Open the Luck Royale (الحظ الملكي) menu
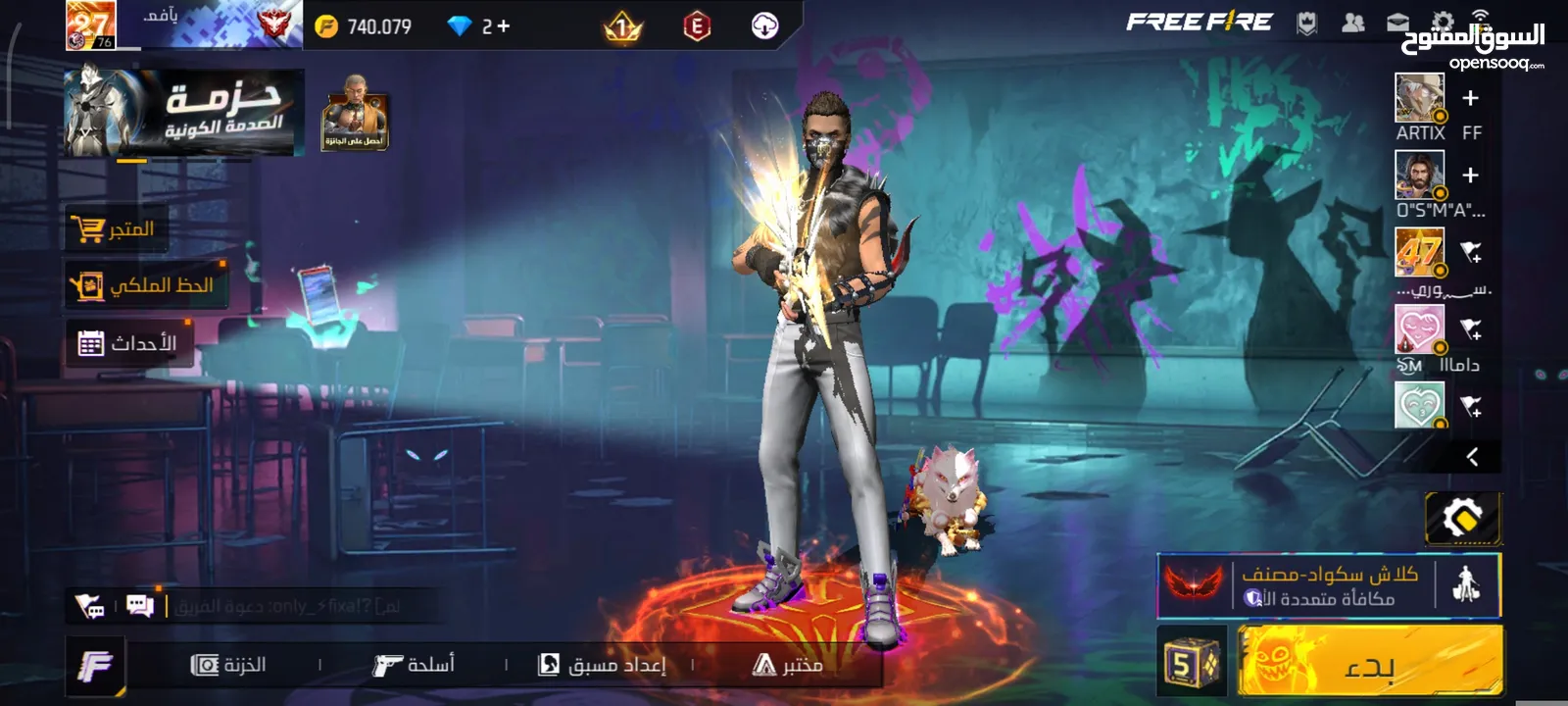The image size is (1568, 706). [x=145, y=285]
